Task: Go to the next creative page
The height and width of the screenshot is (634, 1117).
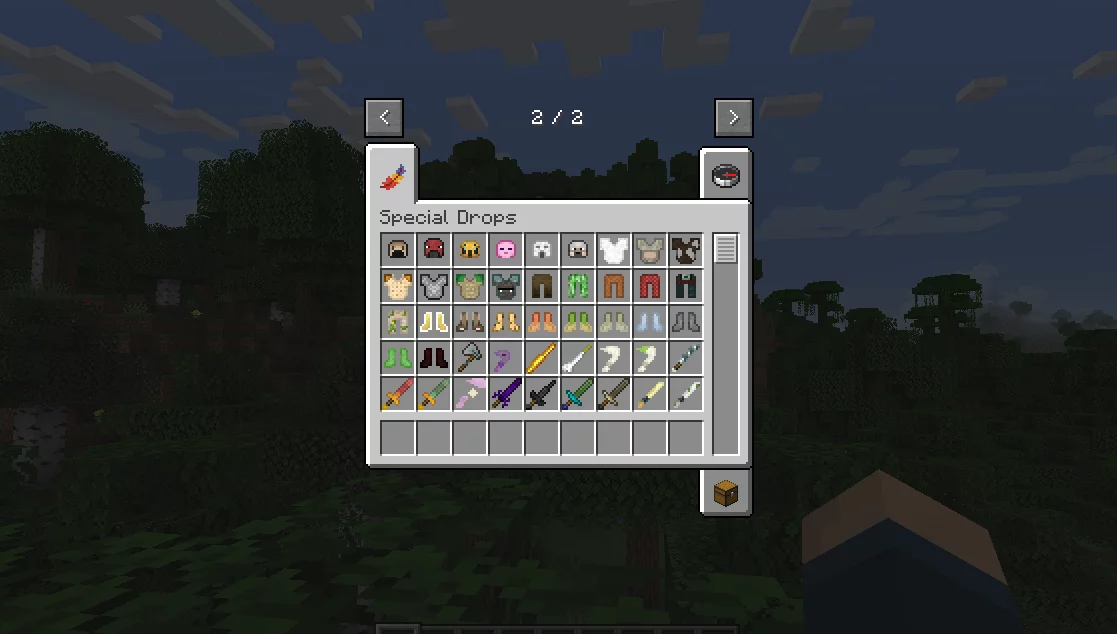Action: [x=733, y=117]
